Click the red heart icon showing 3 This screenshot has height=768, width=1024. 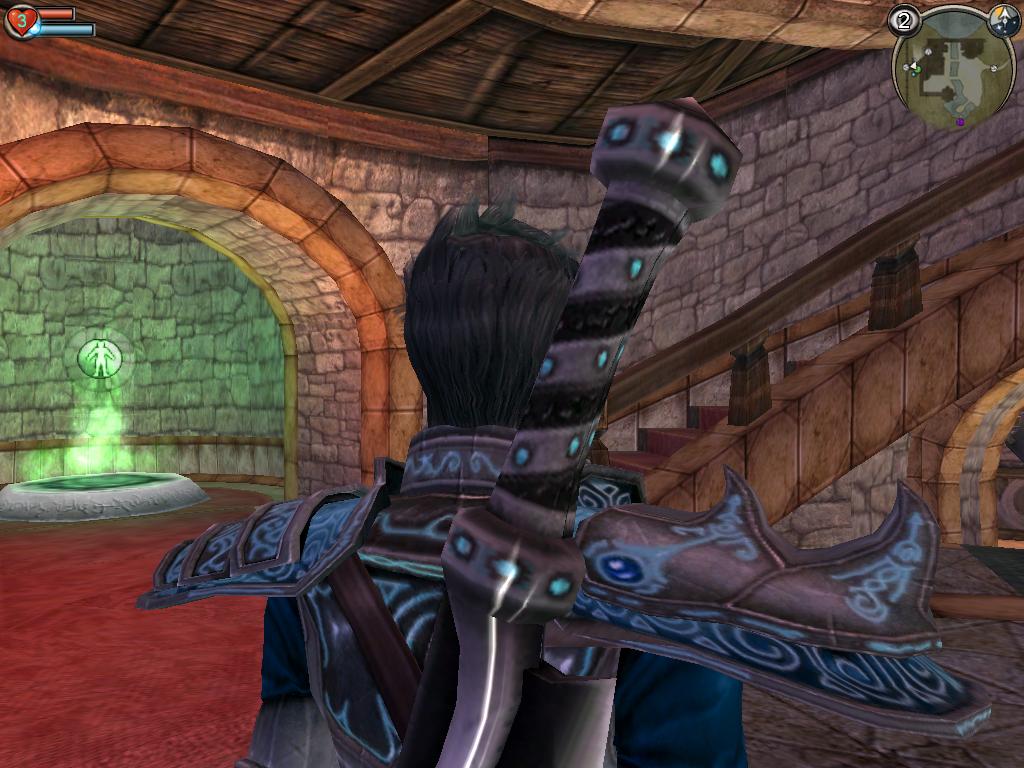[x=19, y=21]
